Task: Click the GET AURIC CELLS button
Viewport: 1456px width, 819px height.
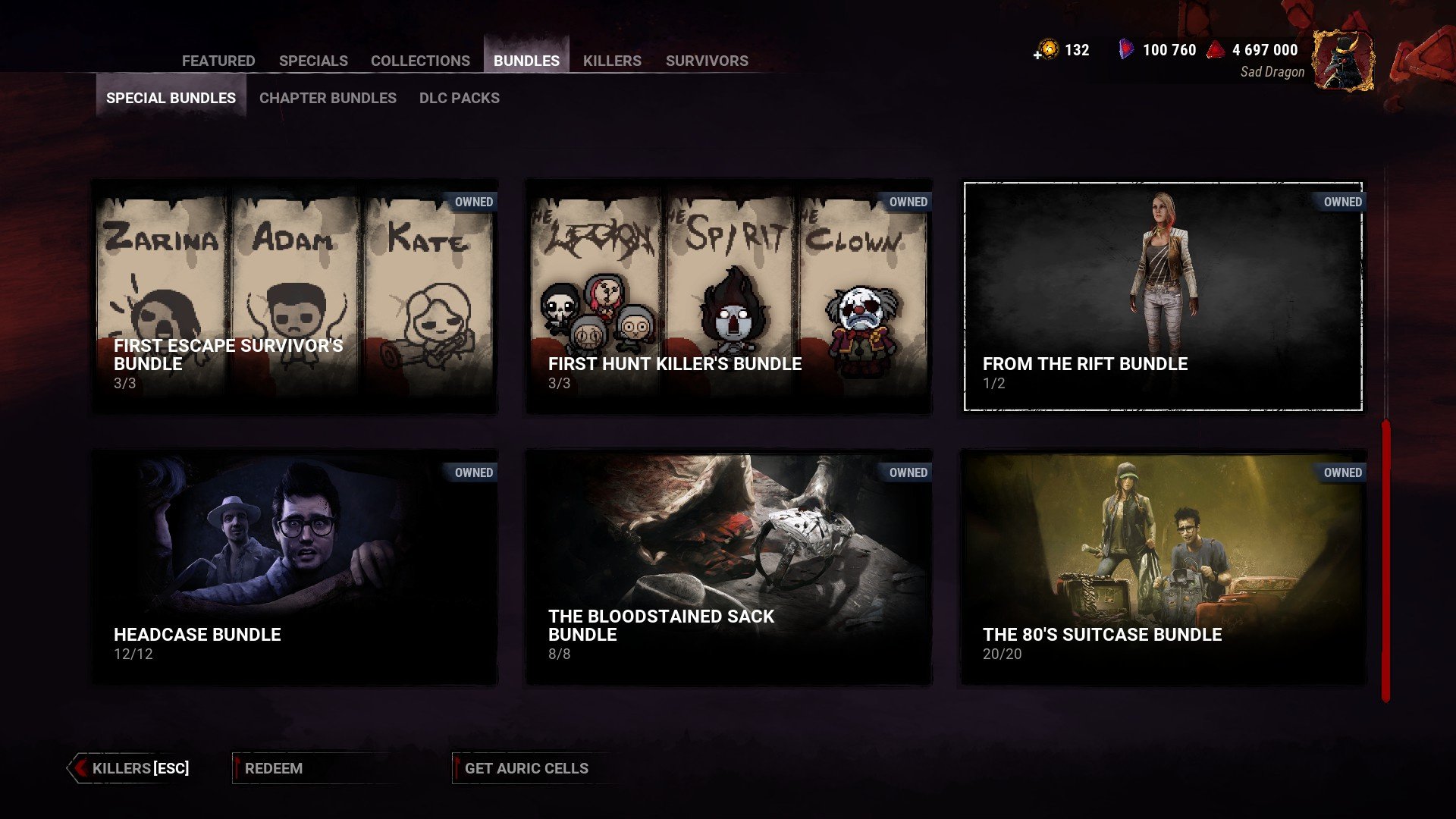Action: click(527, 767)
